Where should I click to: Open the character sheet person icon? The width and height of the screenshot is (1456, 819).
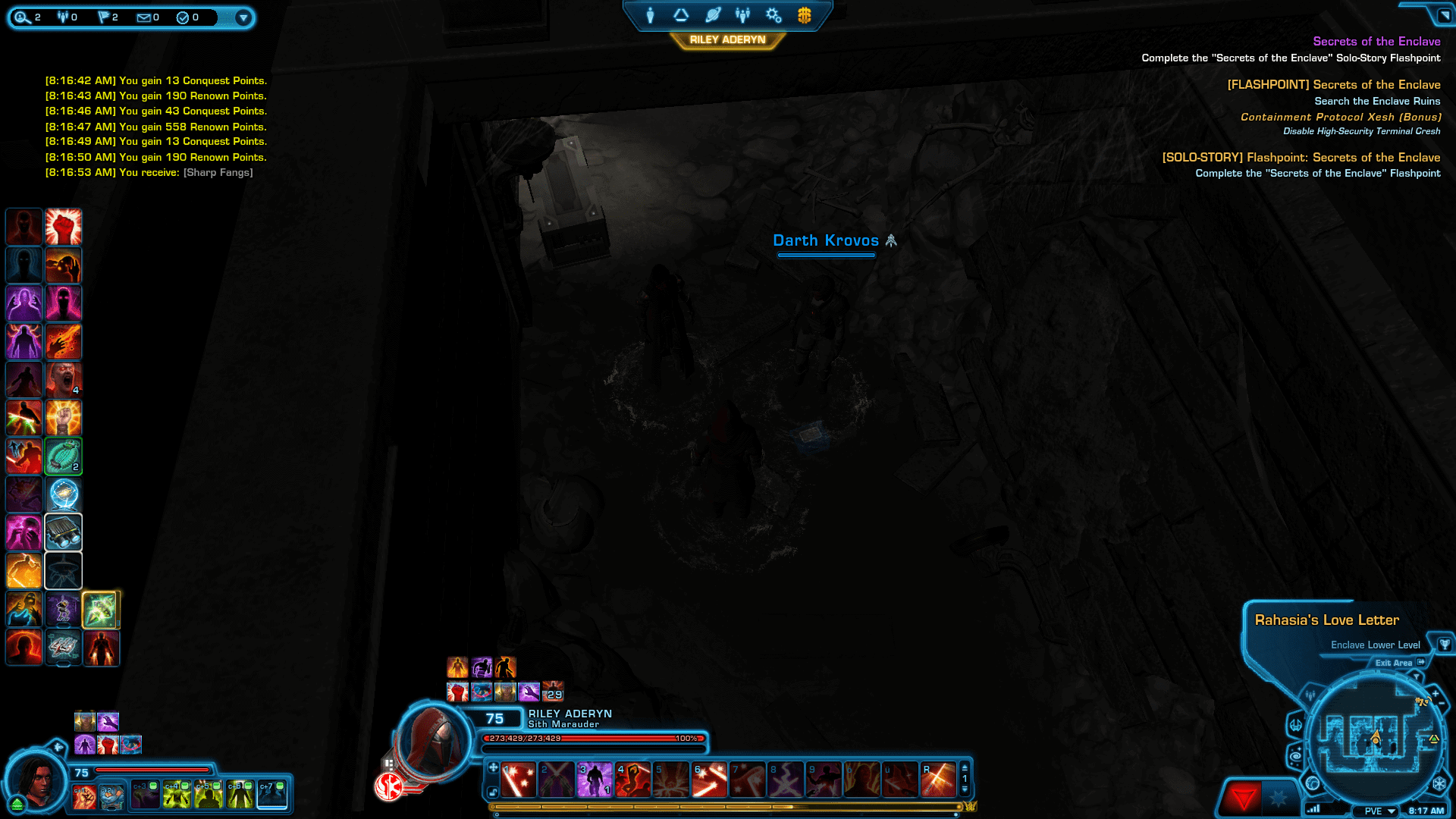[x=650, y=15]
